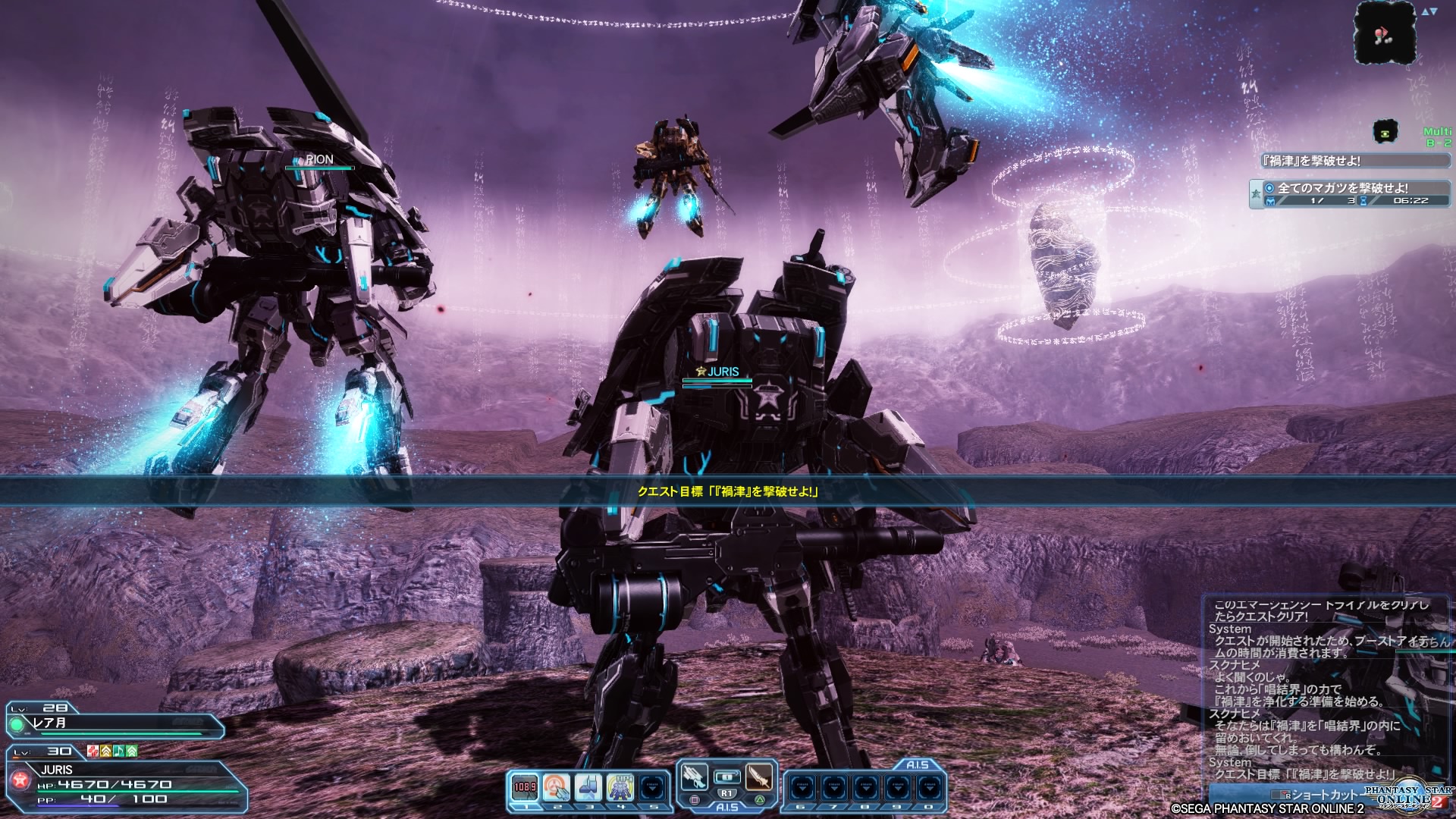The width and height of the screenshot is (1456, 819).
Task: Select the 『禍津』を撃破せよ! quest objective bar
Action: (1352, 161)
